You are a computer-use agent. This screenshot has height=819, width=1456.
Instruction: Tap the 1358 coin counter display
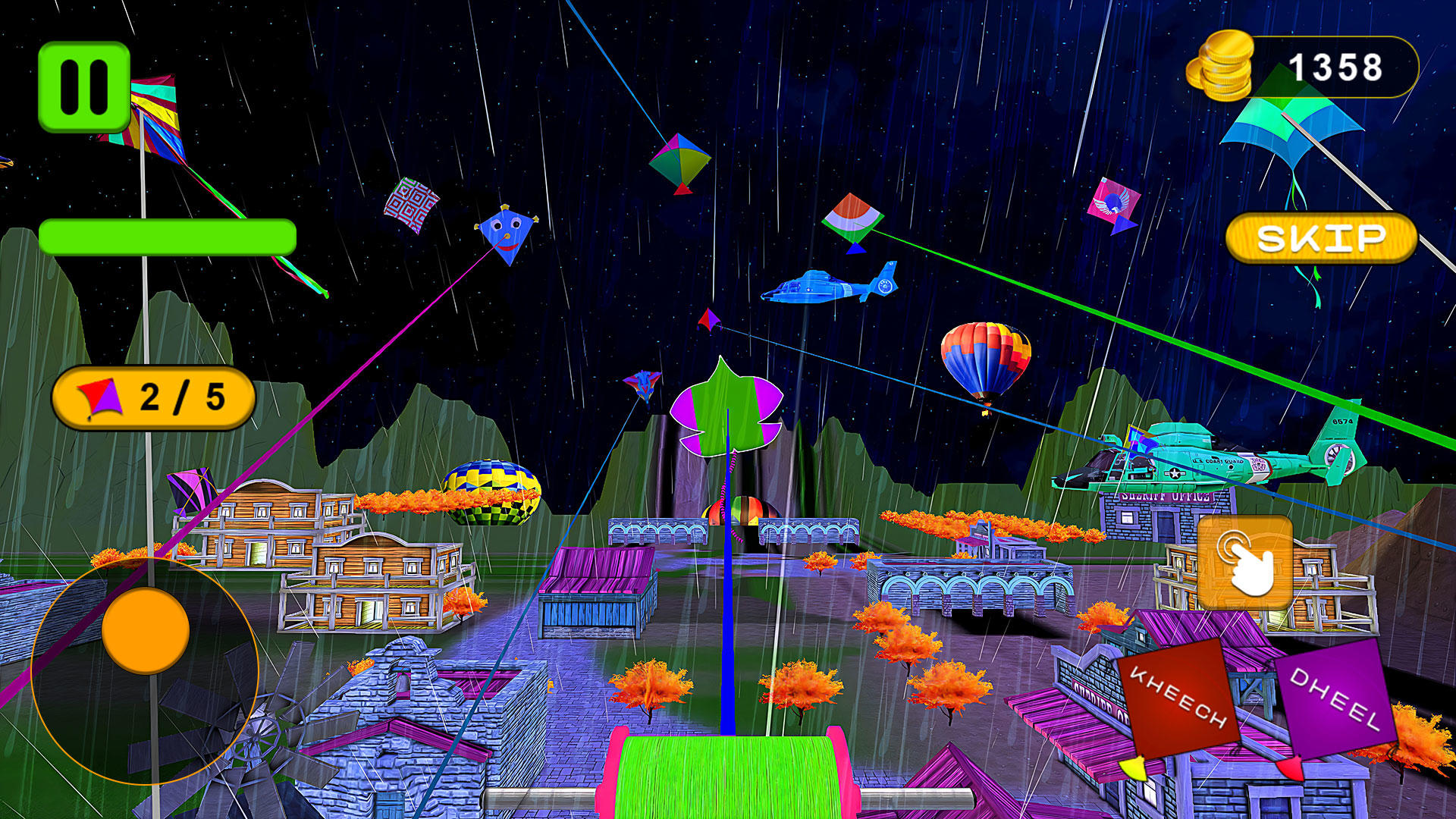pos(1338,67)
